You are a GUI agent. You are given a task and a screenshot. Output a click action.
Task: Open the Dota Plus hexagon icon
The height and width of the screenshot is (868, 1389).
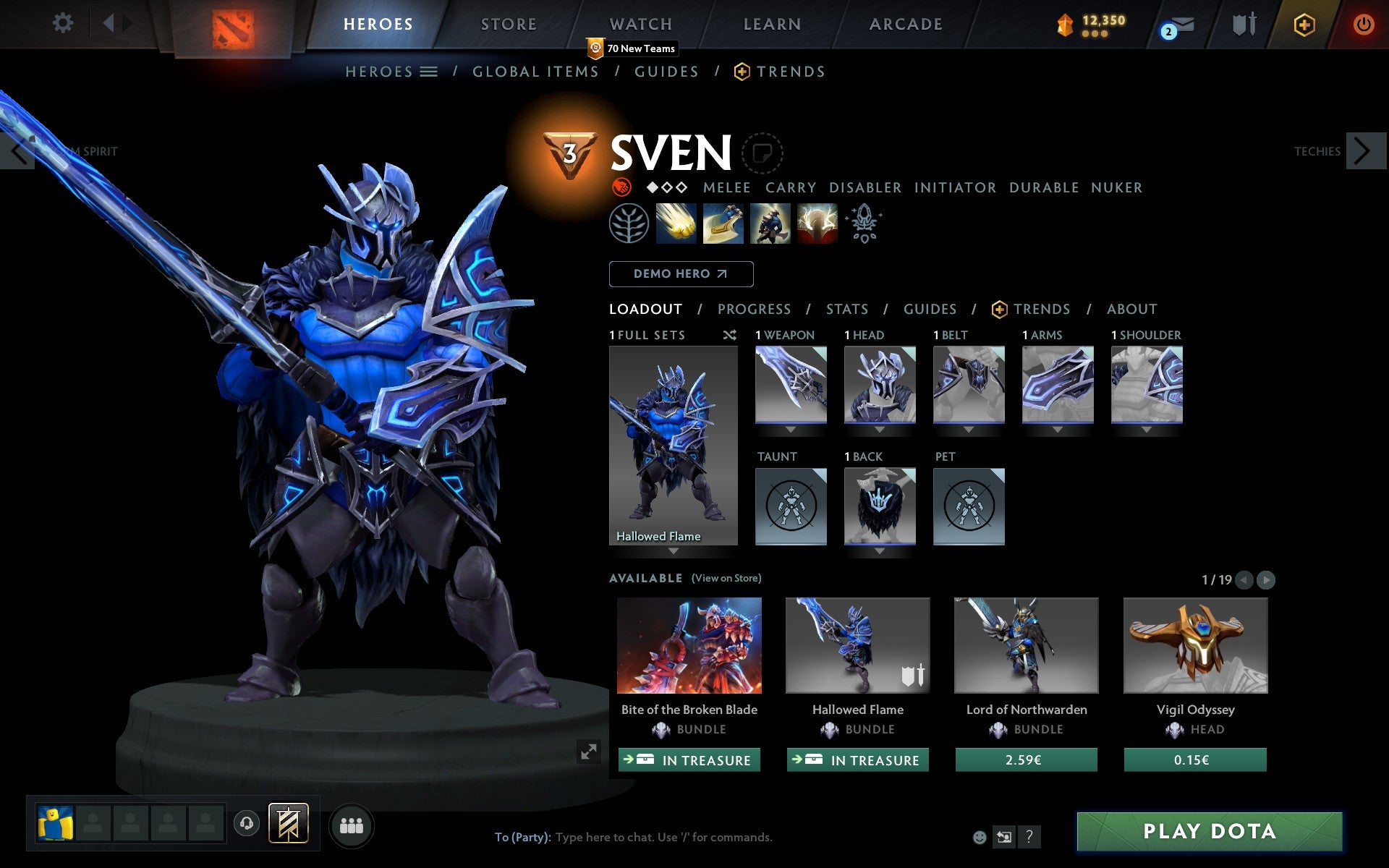point(1304,24)
